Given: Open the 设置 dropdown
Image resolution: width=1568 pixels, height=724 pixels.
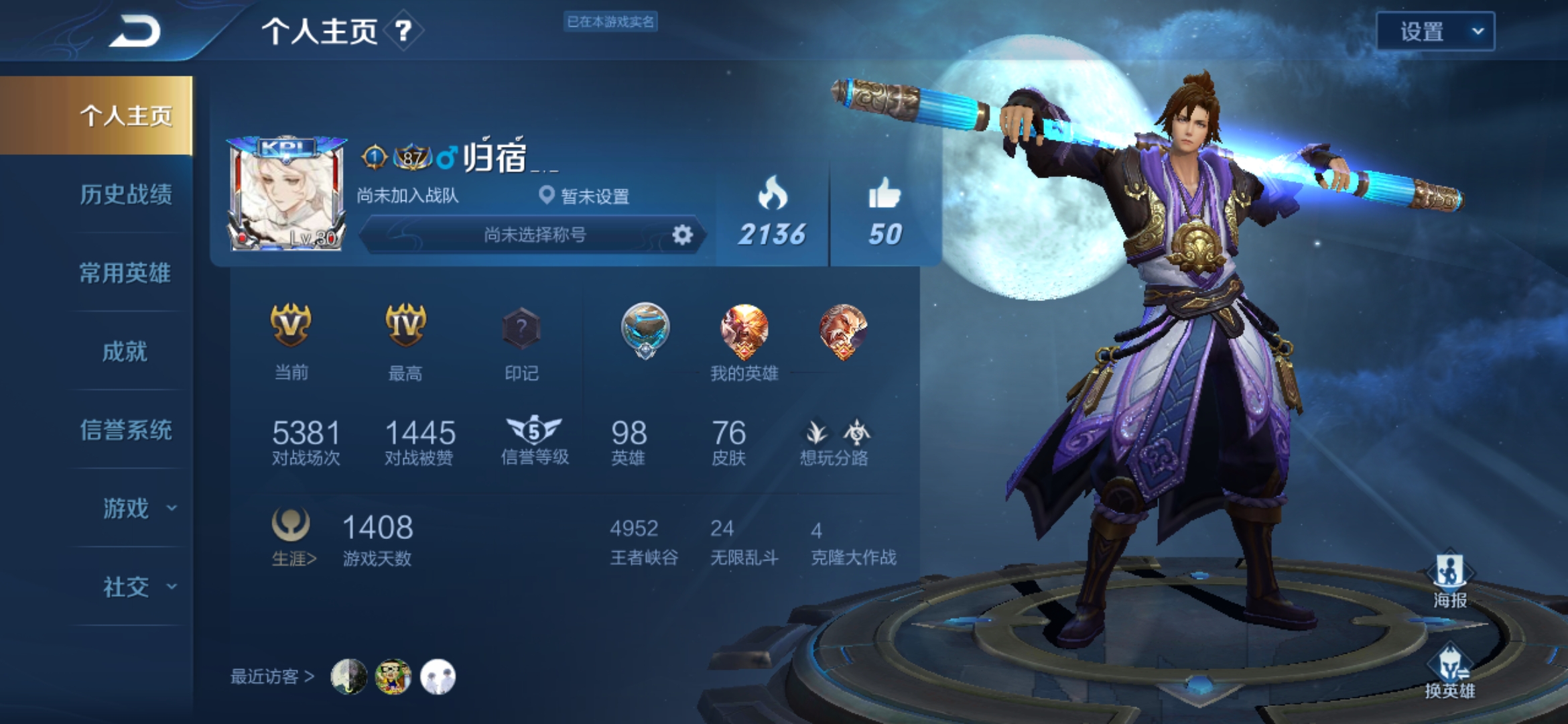Looking at the screenshot, I should (1435, 32).
